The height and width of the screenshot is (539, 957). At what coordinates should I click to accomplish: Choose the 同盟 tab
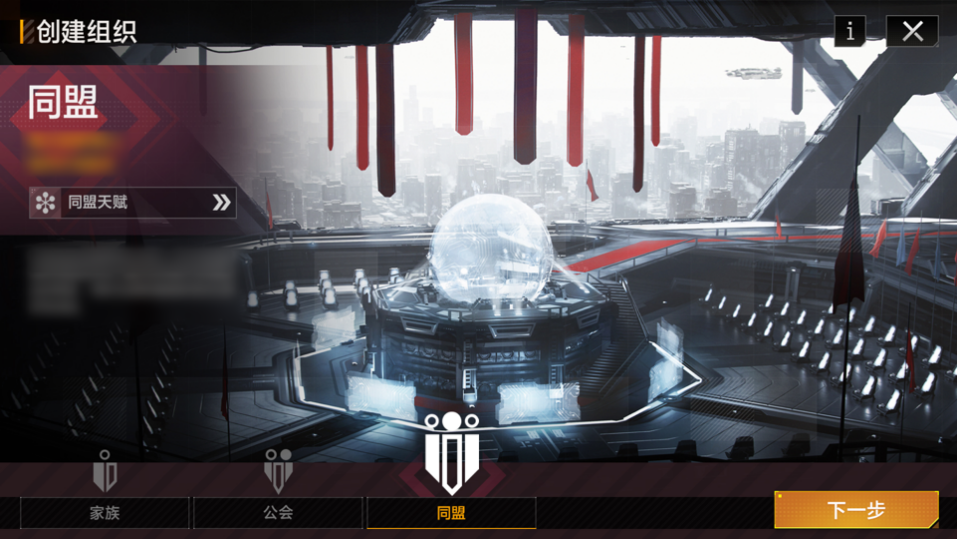pyautogui.click(x=451, y=513)
